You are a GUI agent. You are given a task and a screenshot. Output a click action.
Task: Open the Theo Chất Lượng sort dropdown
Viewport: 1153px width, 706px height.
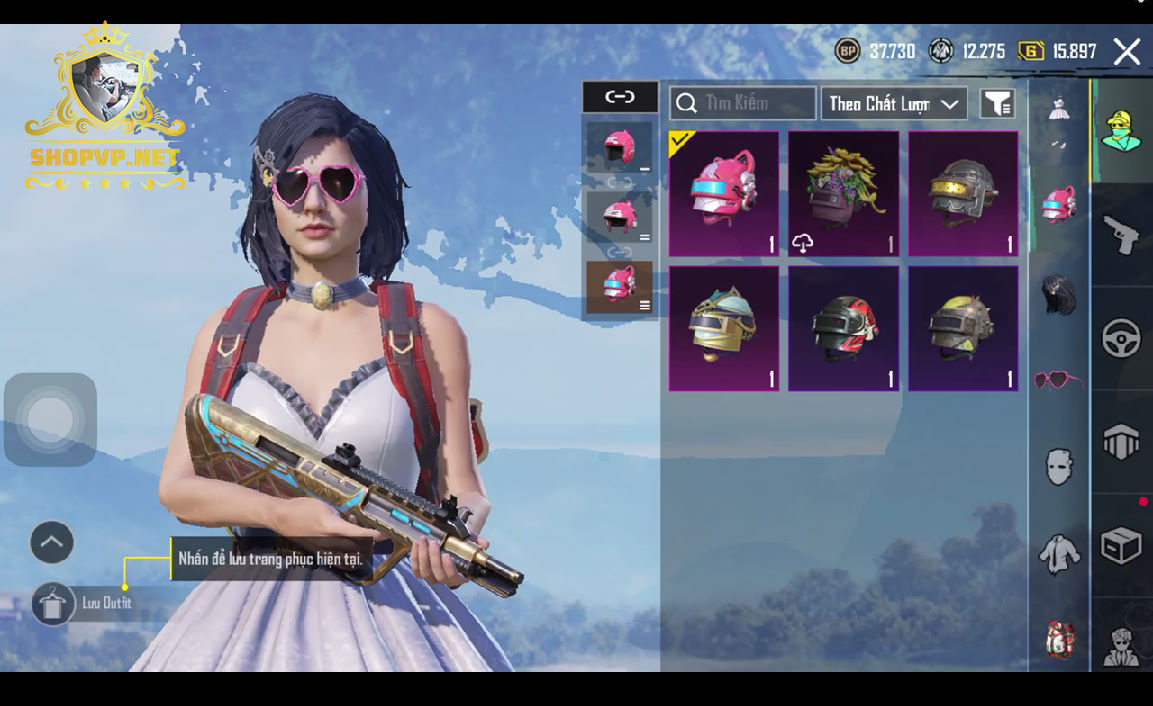pyautogui.click(x=893, y=103)
